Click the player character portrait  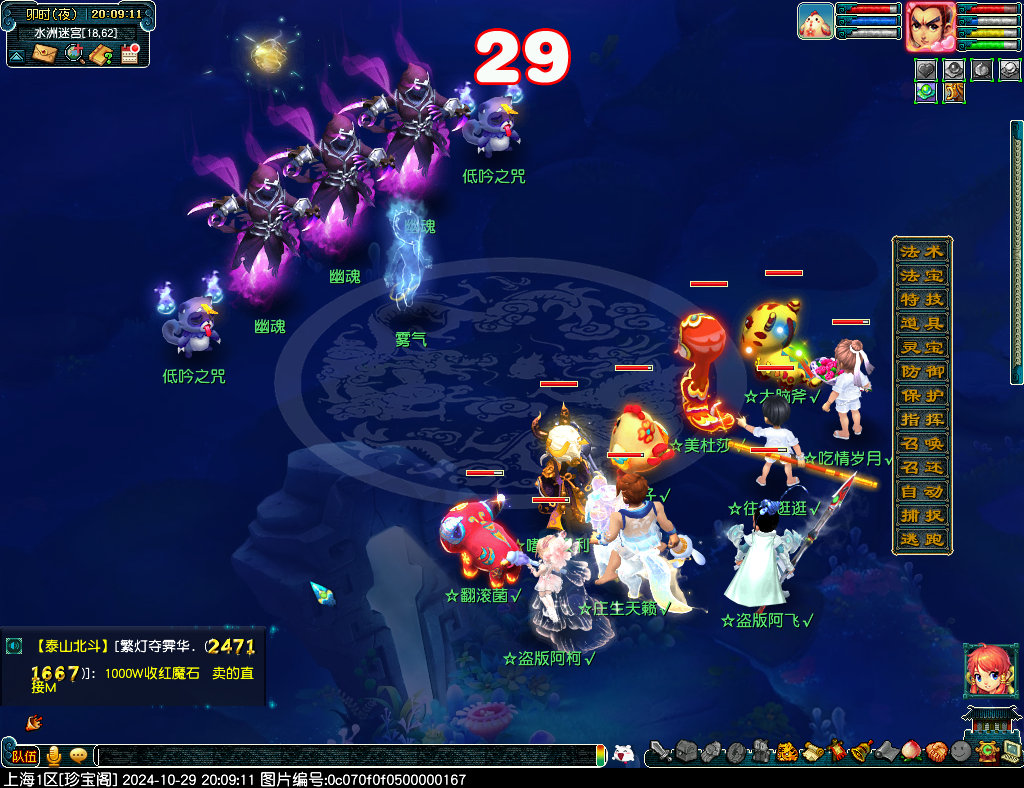(x=929, y=26)
